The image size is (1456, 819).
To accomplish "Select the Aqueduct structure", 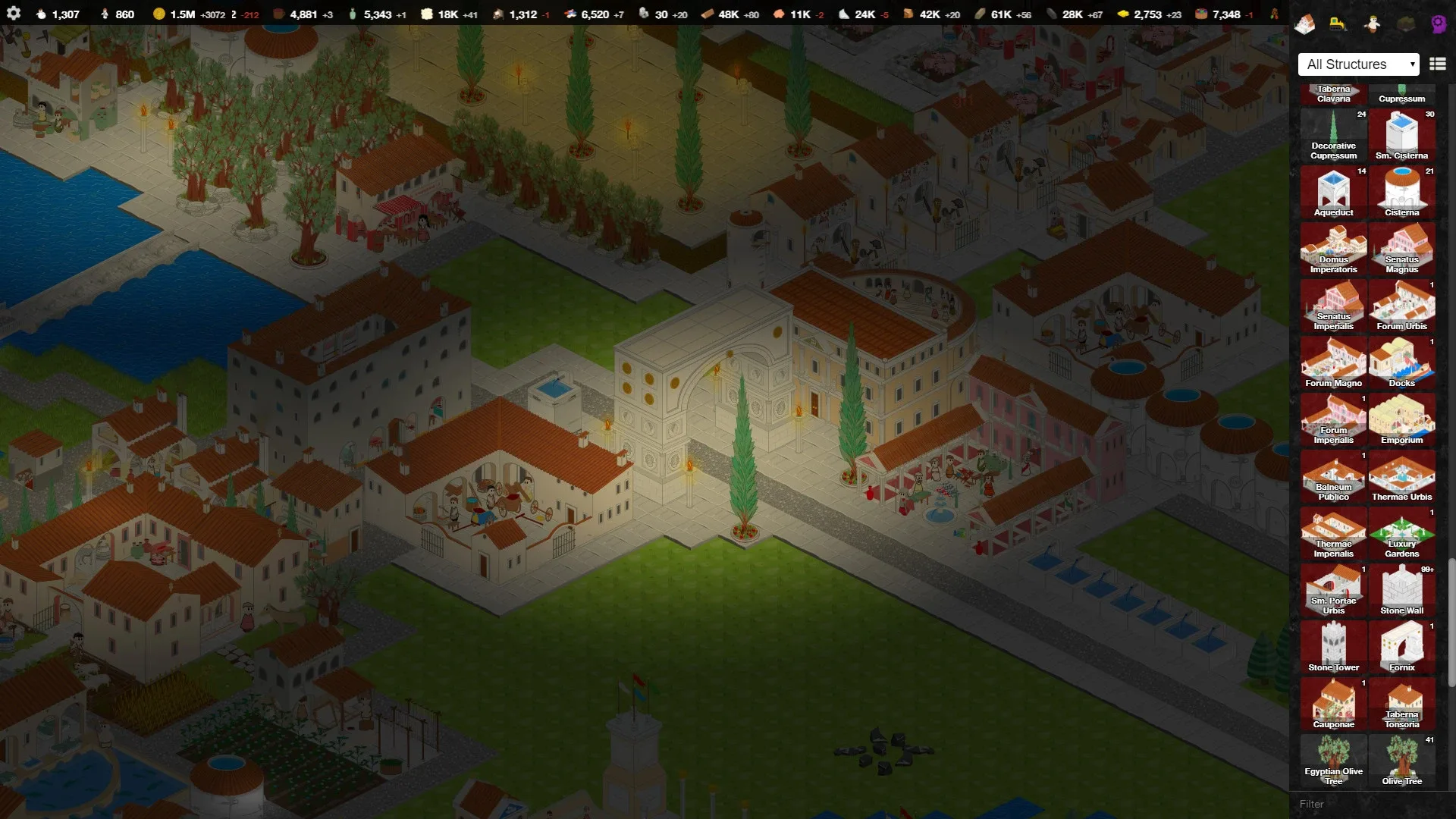I will 1333,193.
